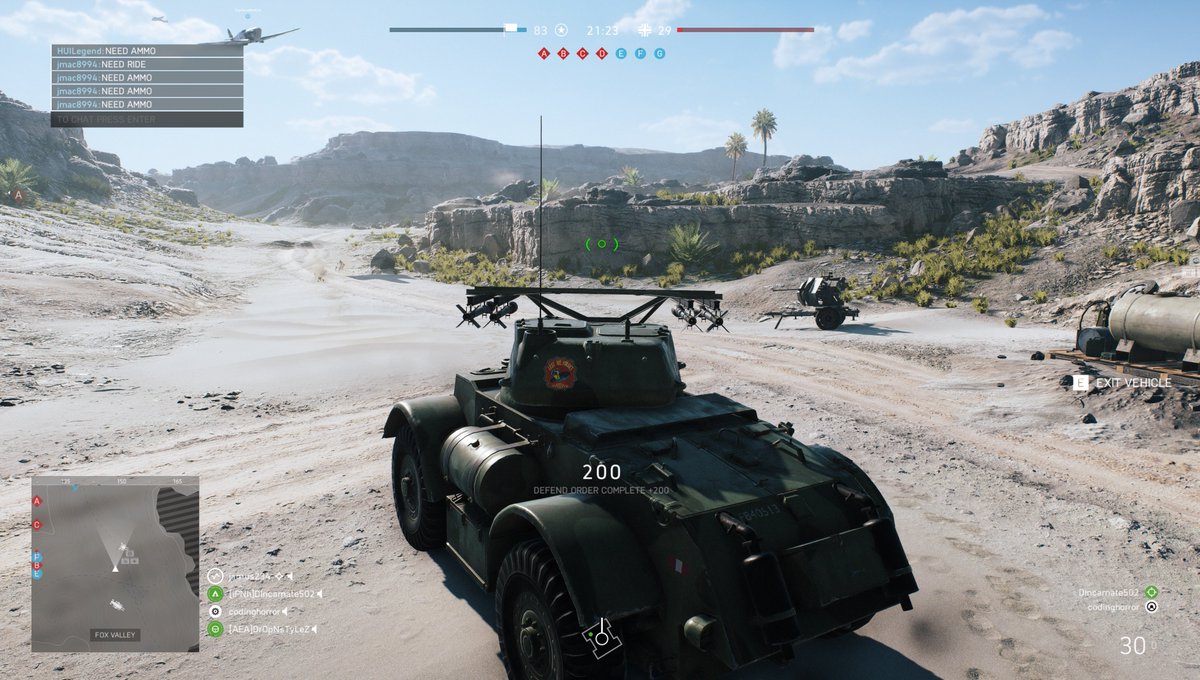
Task: Click objective C marker on the minimap
Action: tap(37, 524)
